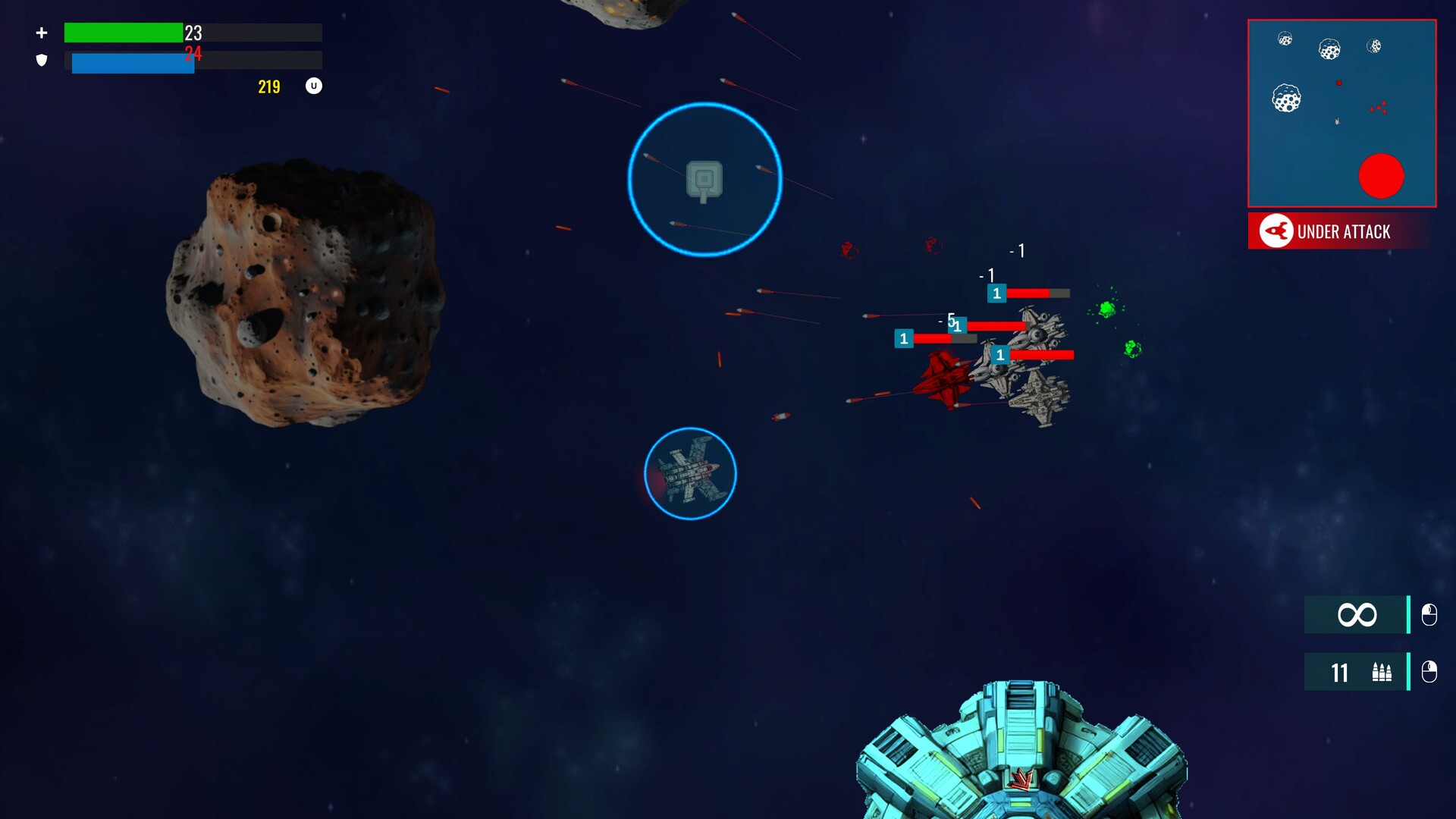Screen dimensions: 1456x819
Task: Select the turret inside the blue circle
Action: 704,180
